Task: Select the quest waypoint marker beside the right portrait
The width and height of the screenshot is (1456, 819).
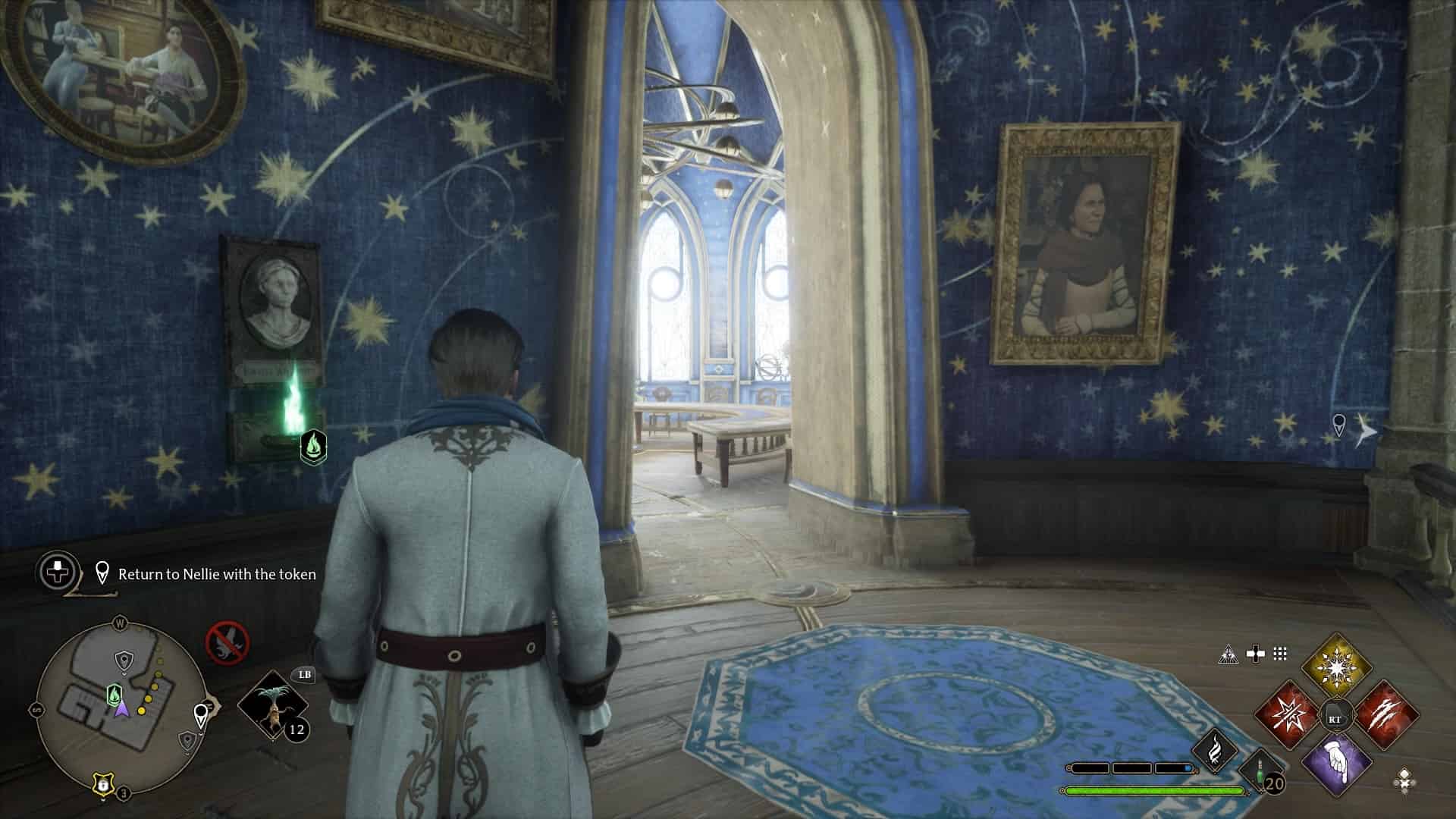Action: (1338, 423)
